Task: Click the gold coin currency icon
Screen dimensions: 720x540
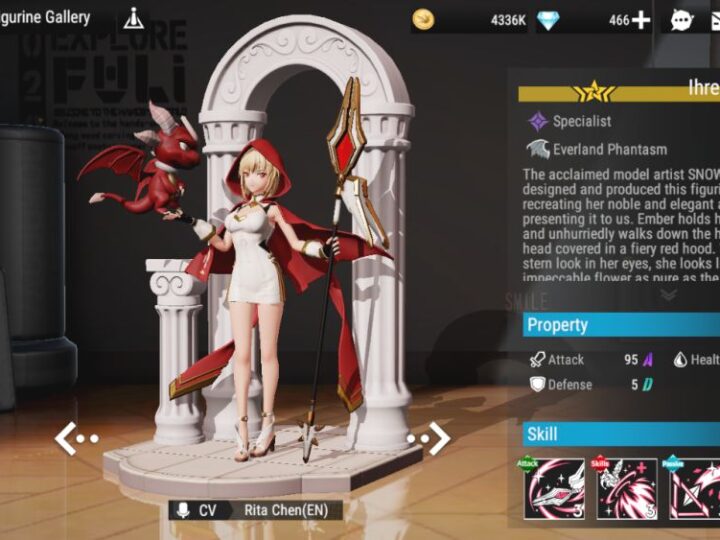Action: [424, 19]
